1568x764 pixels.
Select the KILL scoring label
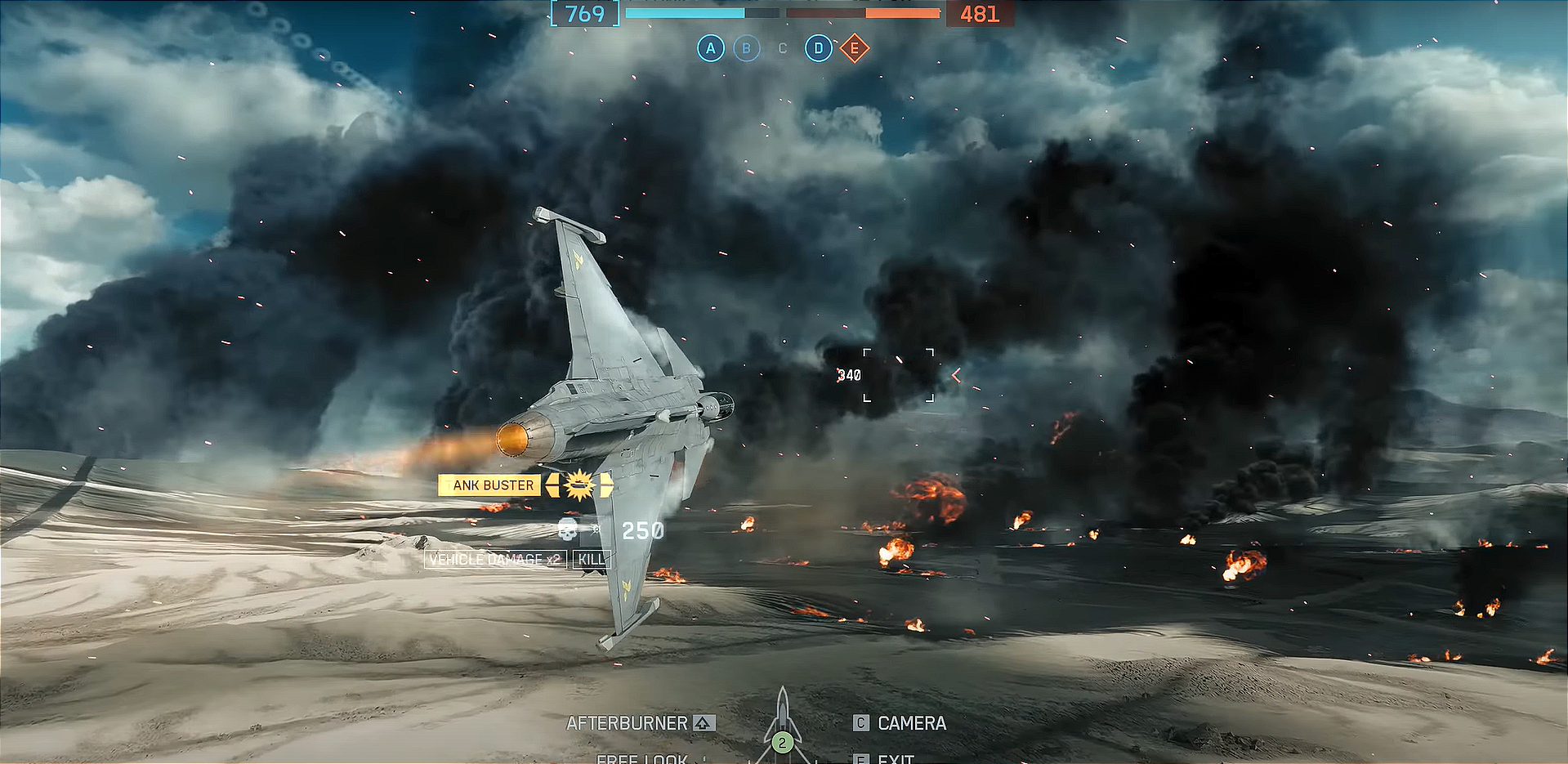(592, 559)
